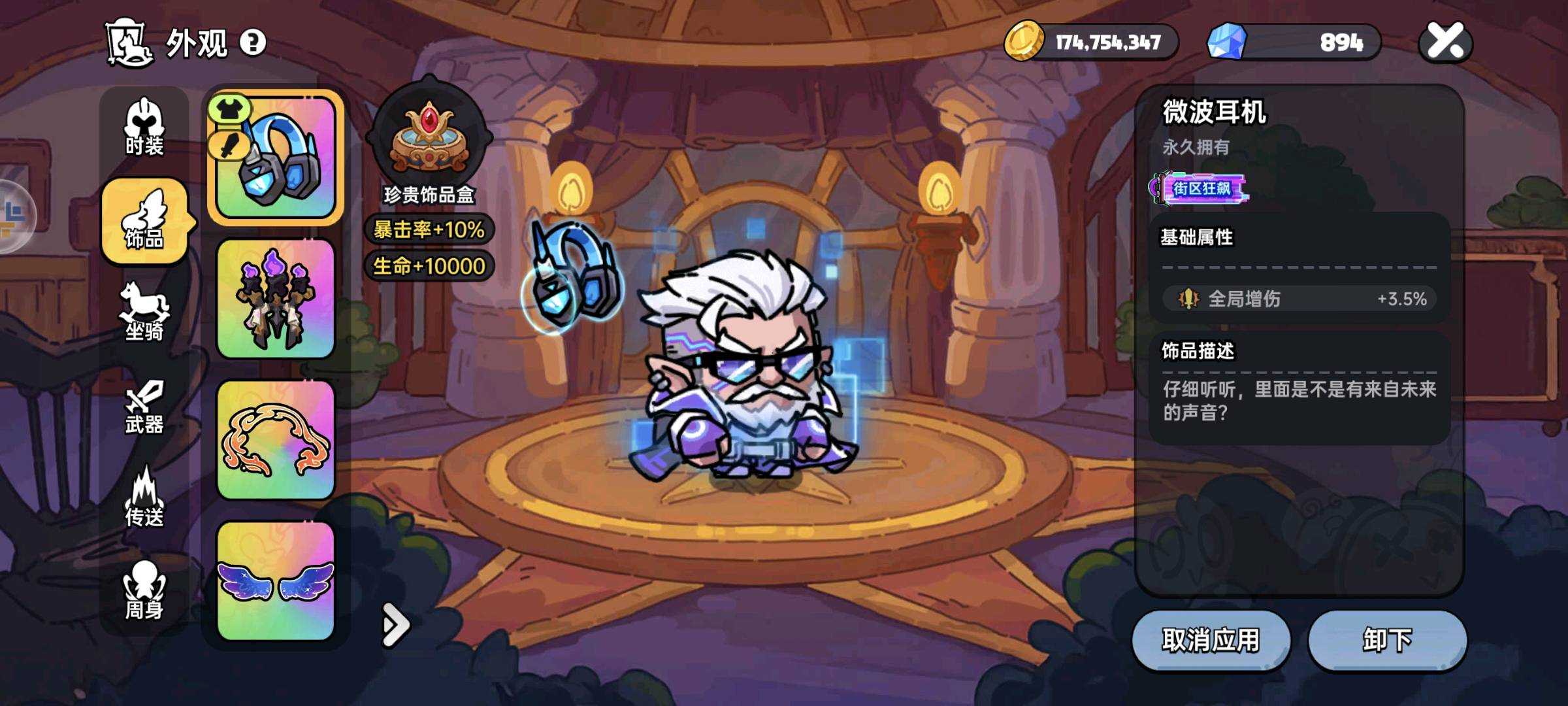Viewport: 1568px width, 706px height.
Task: Expand the accessory list with the arrow
Action: pyautogui.click(x=395, y=625)
